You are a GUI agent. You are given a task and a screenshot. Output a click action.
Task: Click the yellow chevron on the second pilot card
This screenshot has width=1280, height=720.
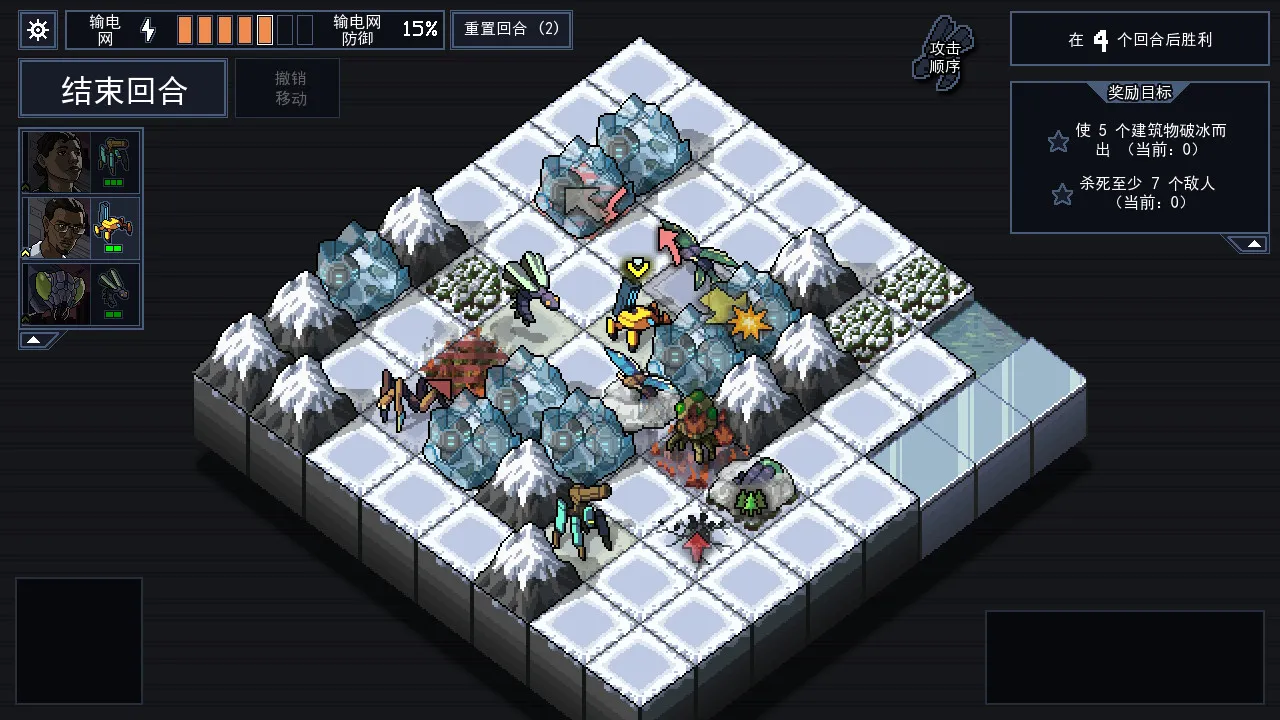coord(25,251)
